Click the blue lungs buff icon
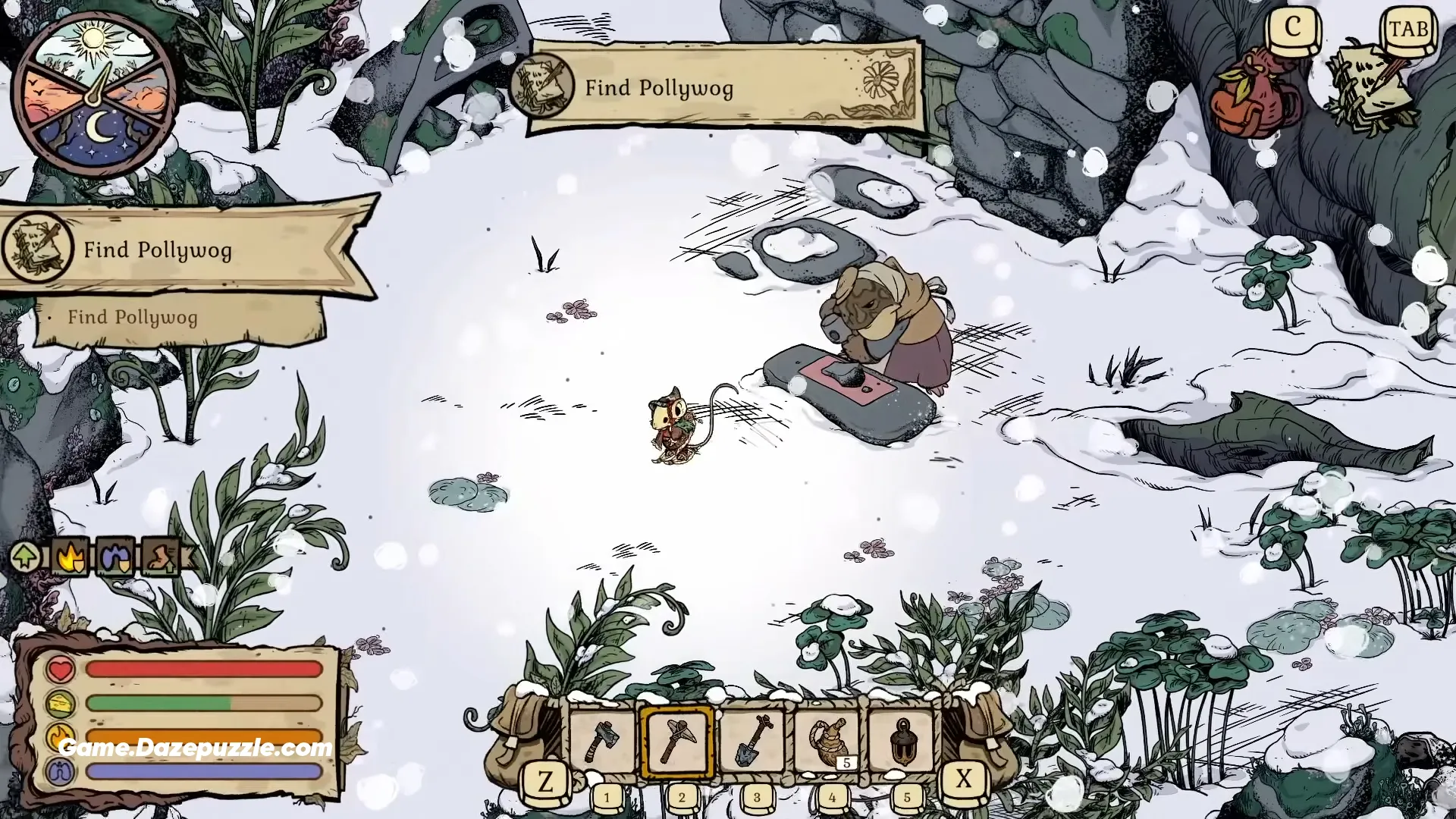The image size is (1456, 819). tap(116, 557)
